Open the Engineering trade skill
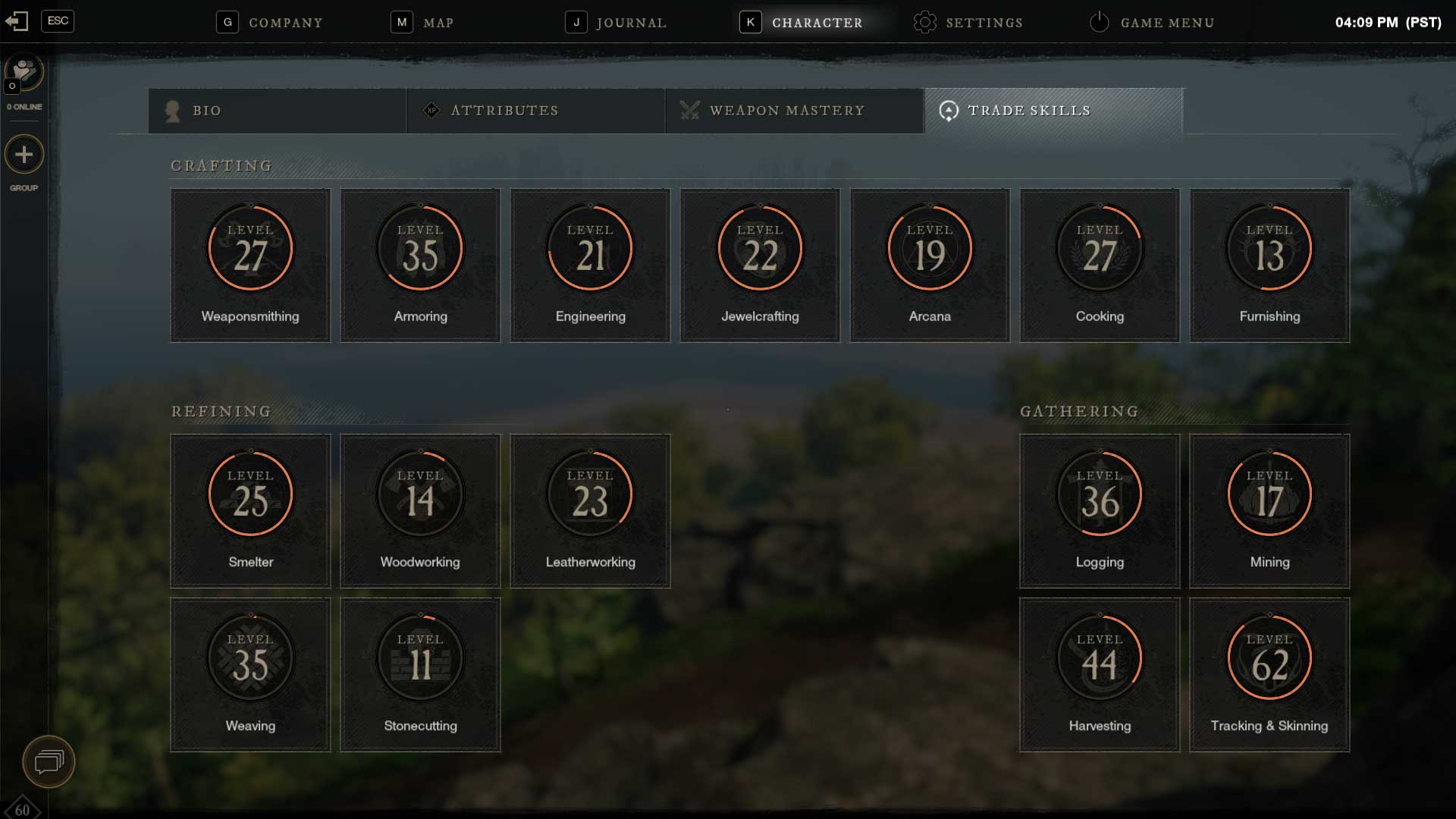 (x=590, y=265)
